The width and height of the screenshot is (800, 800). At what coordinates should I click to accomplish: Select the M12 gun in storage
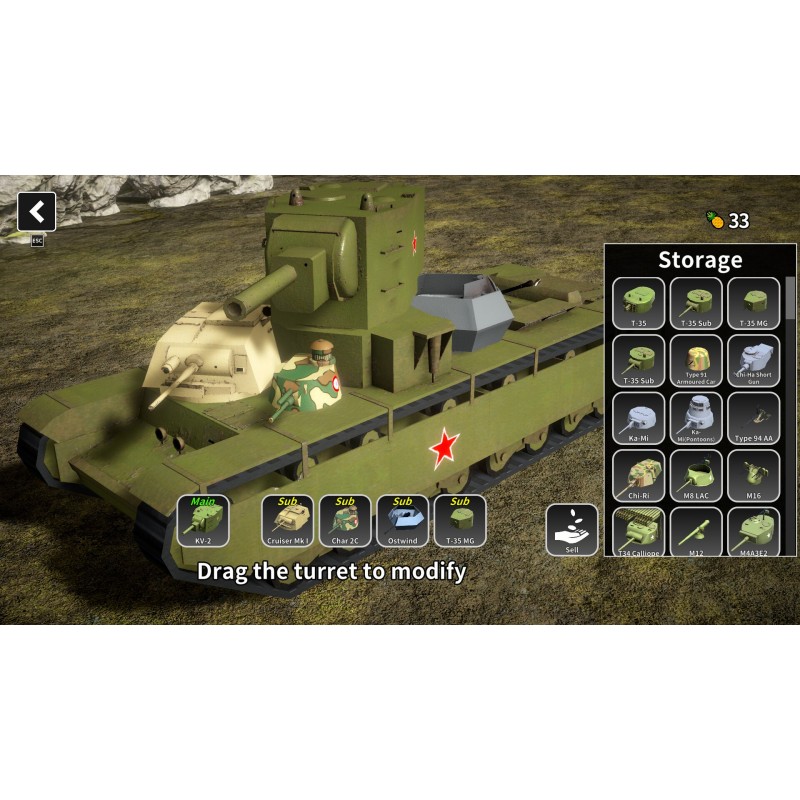(696, 531)
